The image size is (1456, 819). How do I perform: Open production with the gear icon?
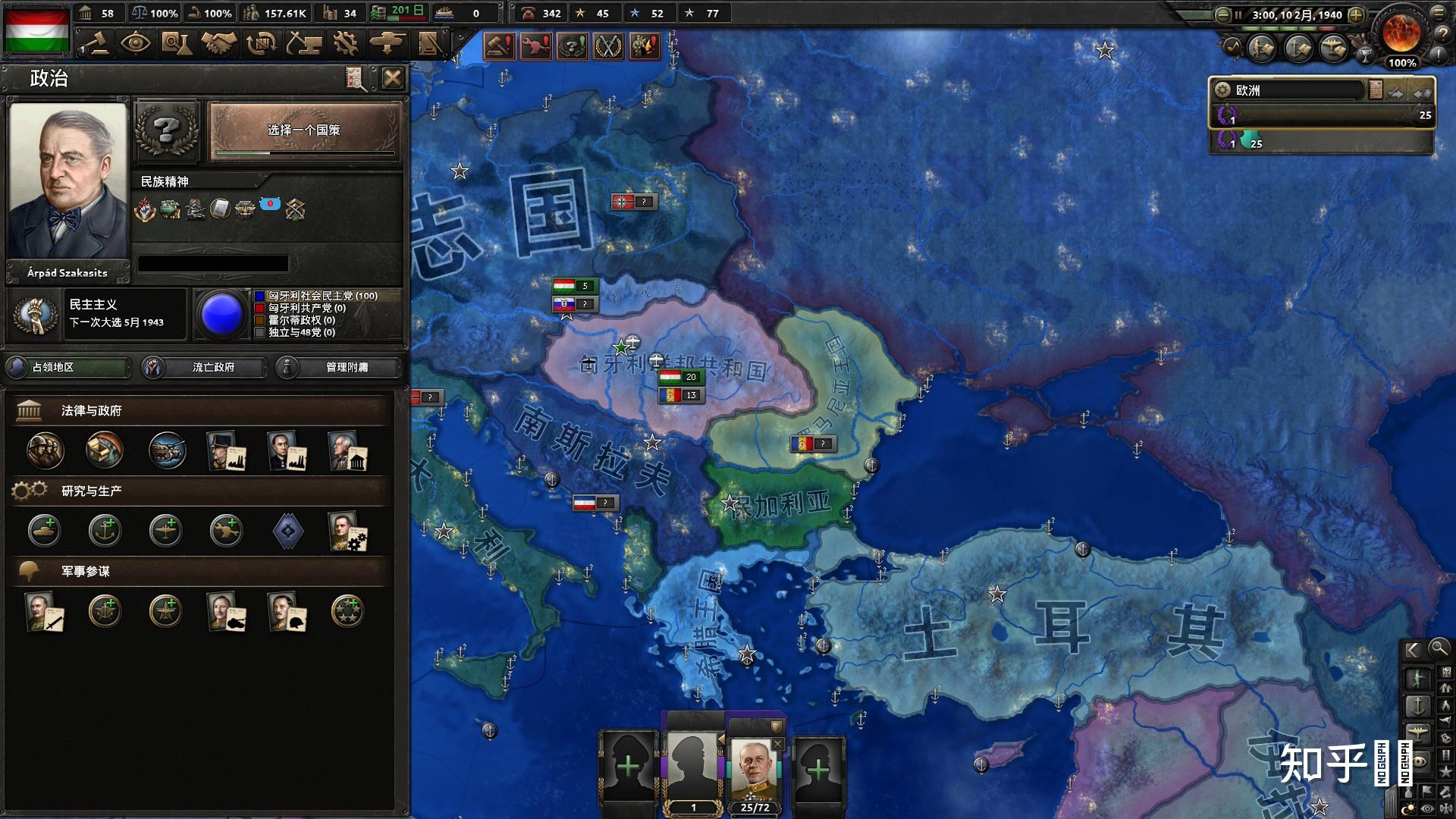[345, 44]
